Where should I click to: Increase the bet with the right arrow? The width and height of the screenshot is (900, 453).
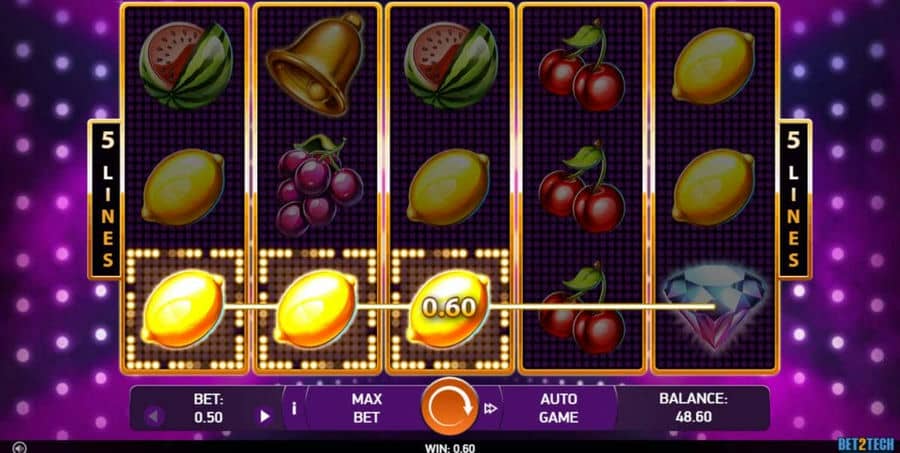tap(265, 416)
